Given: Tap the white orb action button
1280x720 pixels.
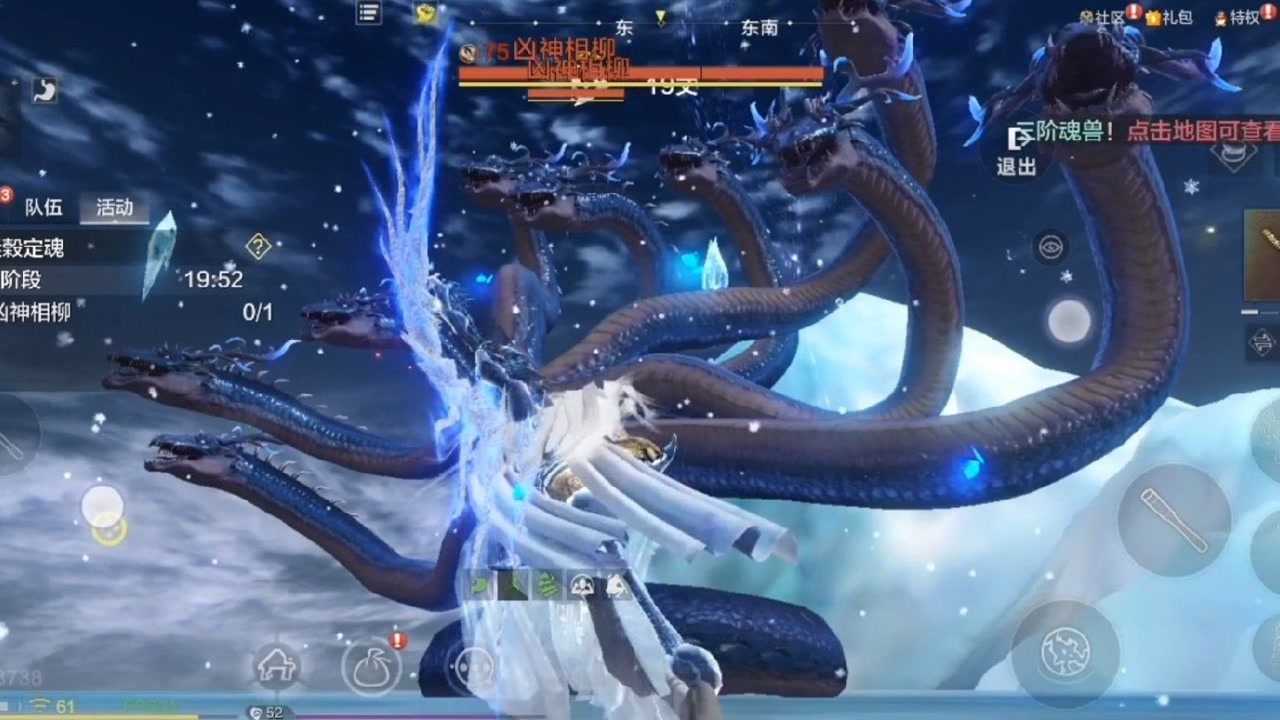Looking at the screenshot, I should [1070, 321].
